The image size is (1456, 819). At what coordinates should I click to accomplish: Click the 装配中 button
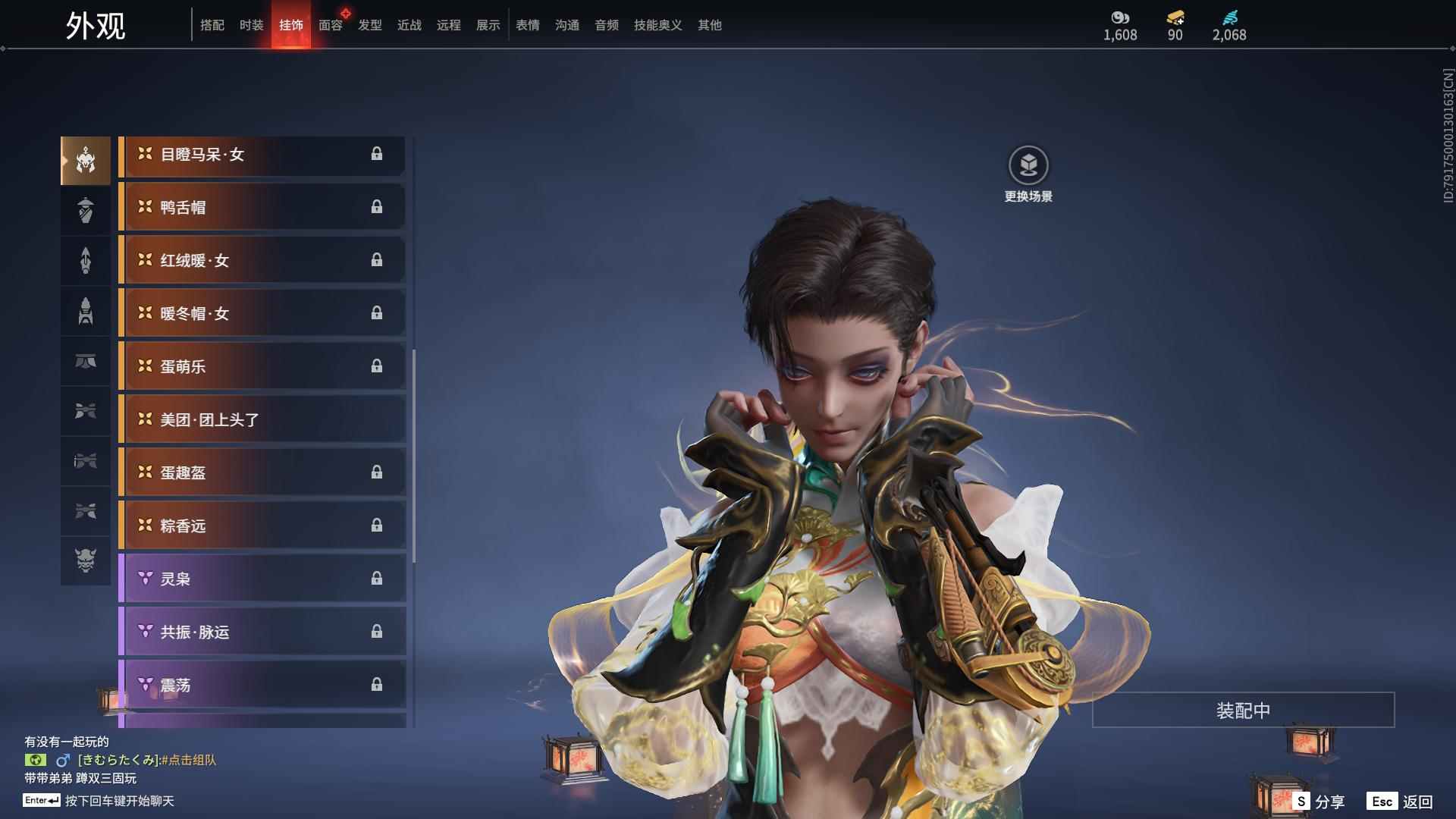pyautogui.click(x=1243, y=711)
